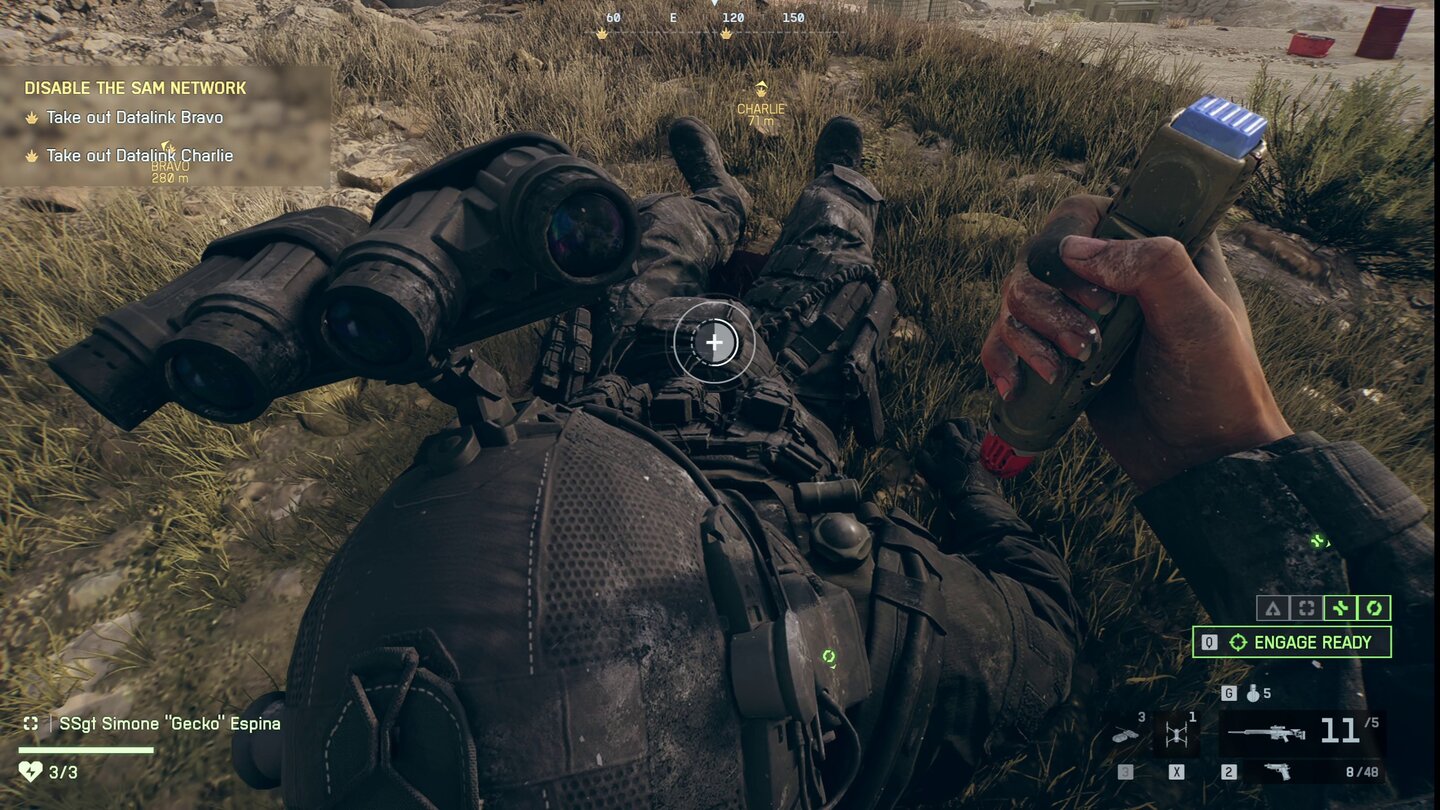
Task: Select the regroup arrow command icon
Action: [1272, 608]
